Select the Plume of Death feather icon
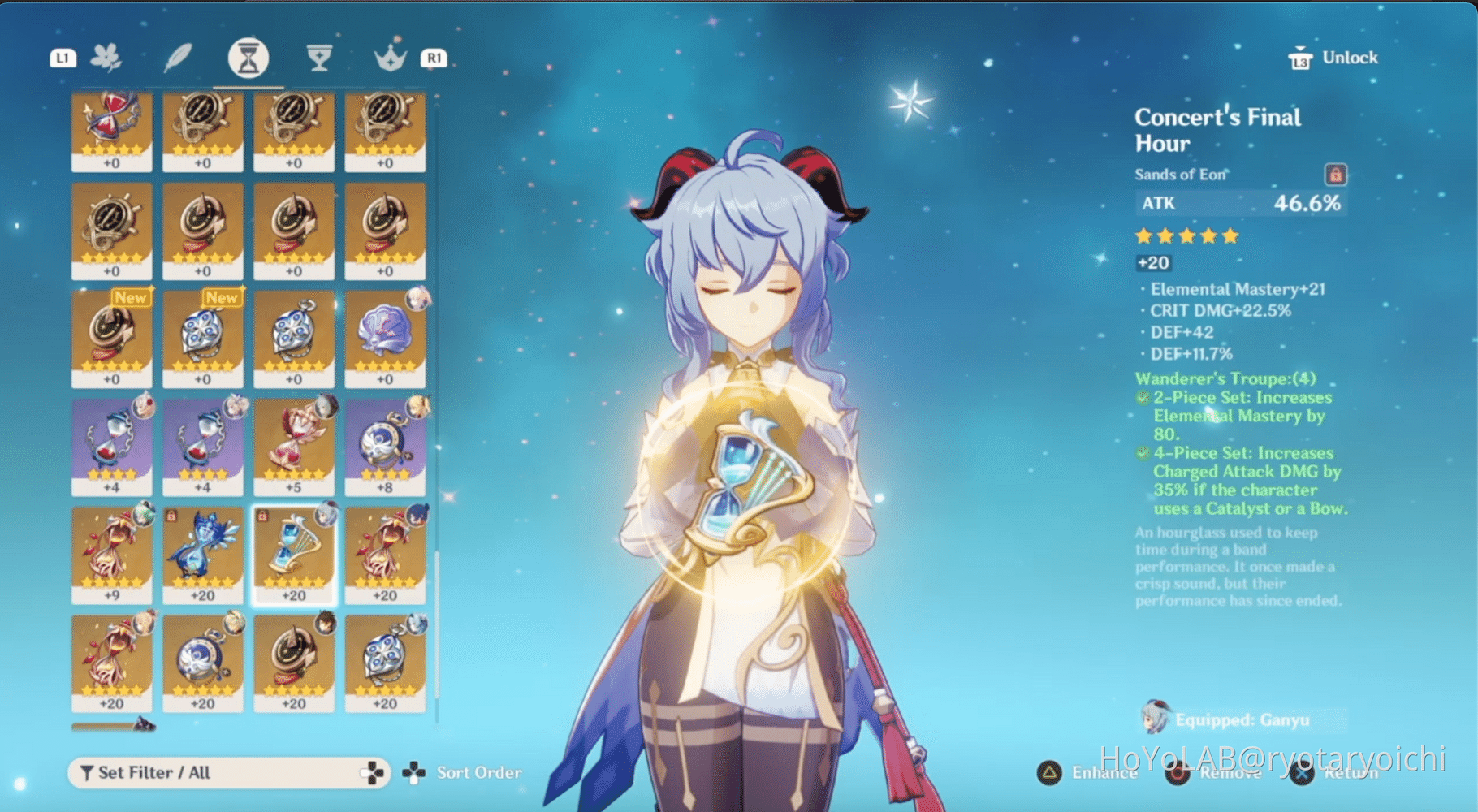Image resolution: width=1478 pixels, height=812 pixels. click(x=179, y=58)
